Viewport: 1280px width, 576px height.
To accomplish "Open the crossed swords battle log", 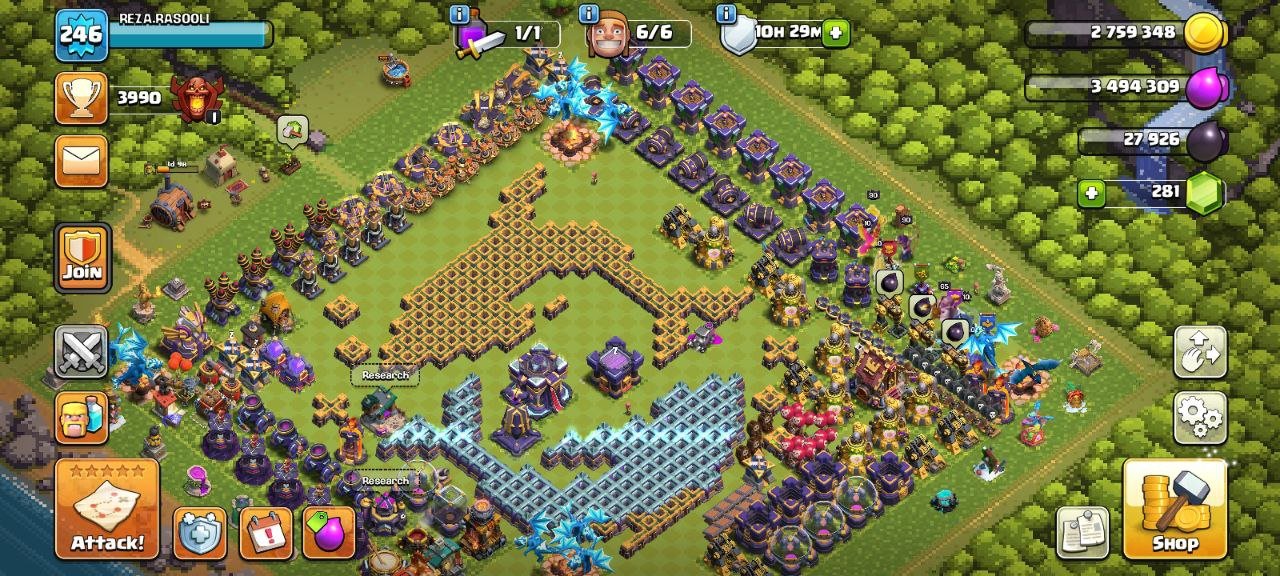I will click(81, 352).
